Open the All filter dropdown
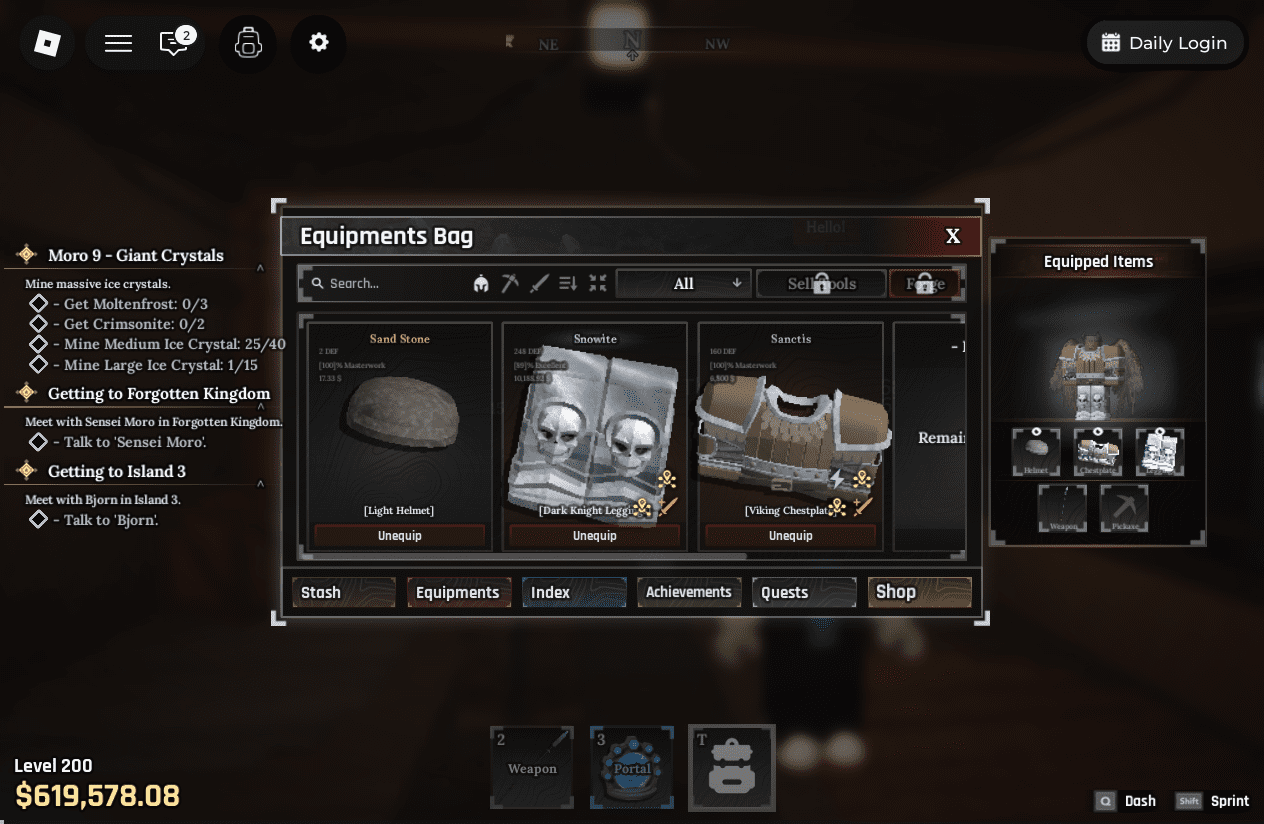 [x=684, y=284]
